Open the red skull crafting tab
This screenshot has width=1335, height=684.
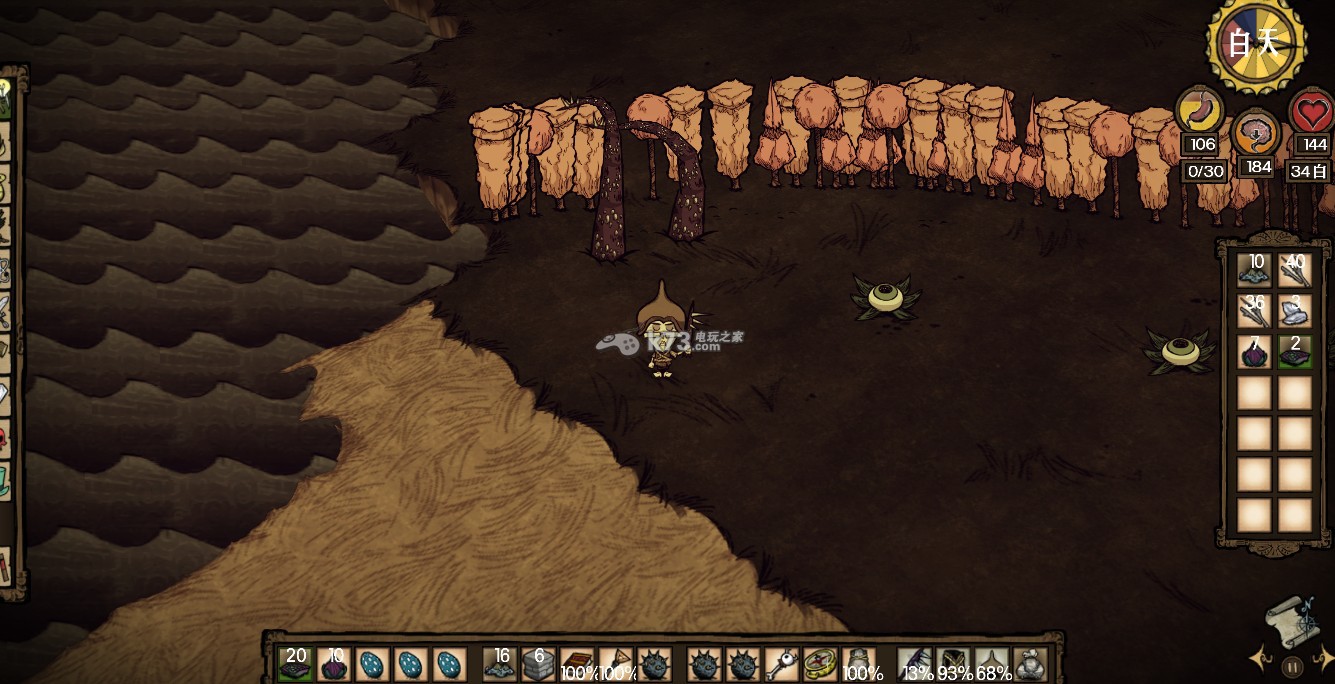click(x=6, y=440)
